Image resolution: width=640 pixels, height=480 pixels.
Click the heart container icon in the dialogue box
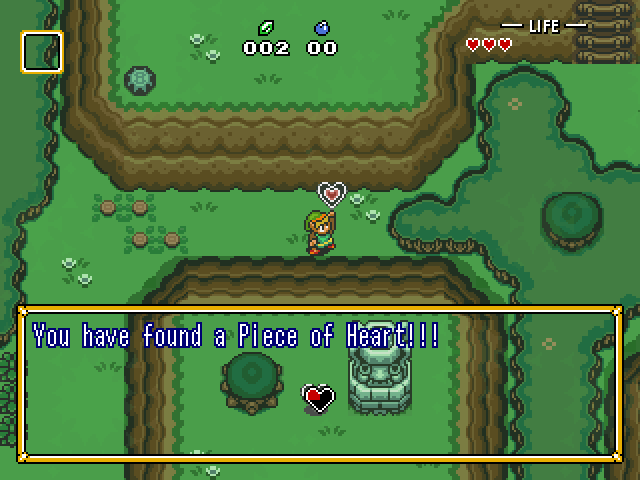(x=318, y=398)
